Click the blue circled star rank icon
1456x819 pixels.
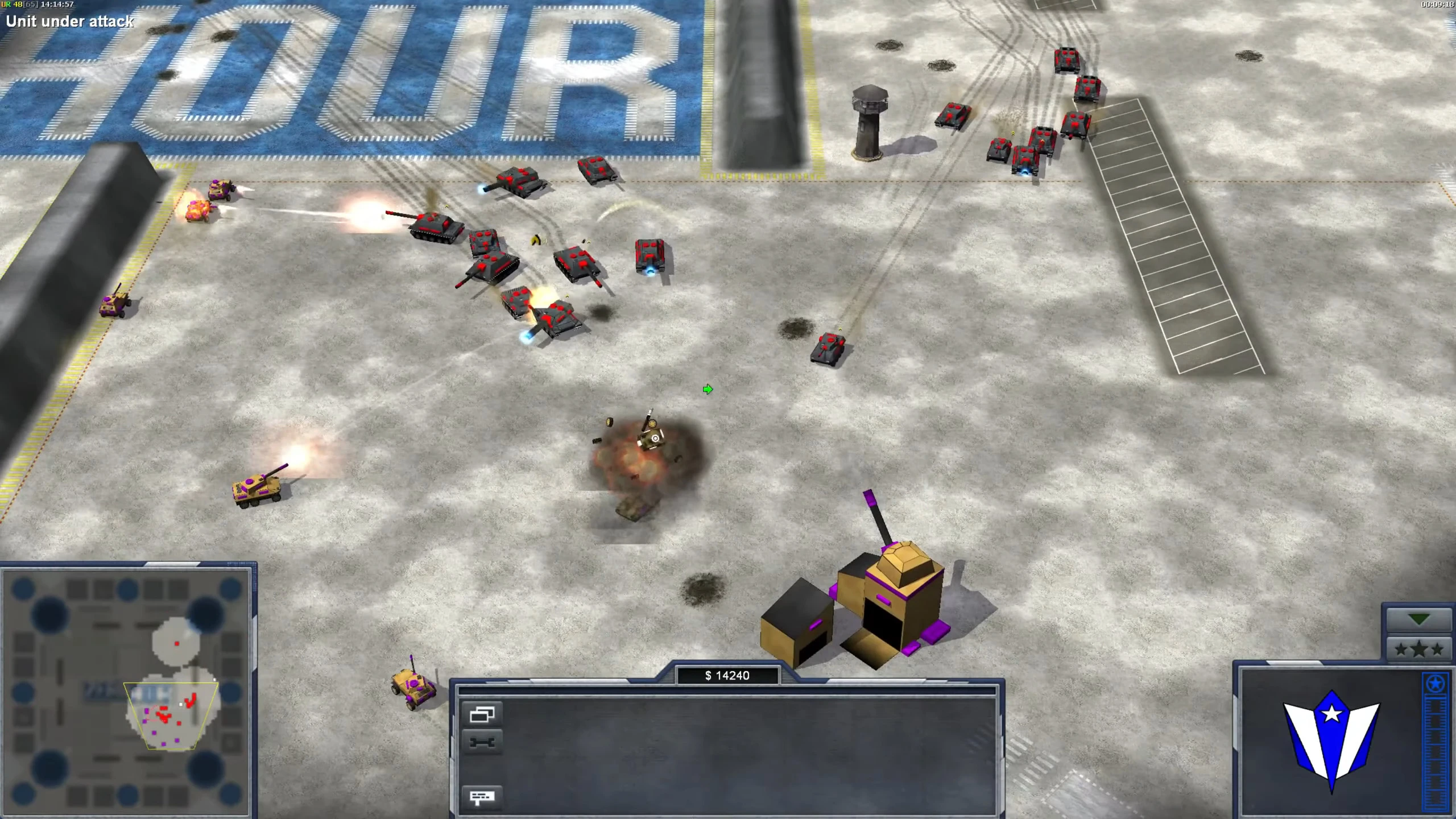(x=1434, y=684)
